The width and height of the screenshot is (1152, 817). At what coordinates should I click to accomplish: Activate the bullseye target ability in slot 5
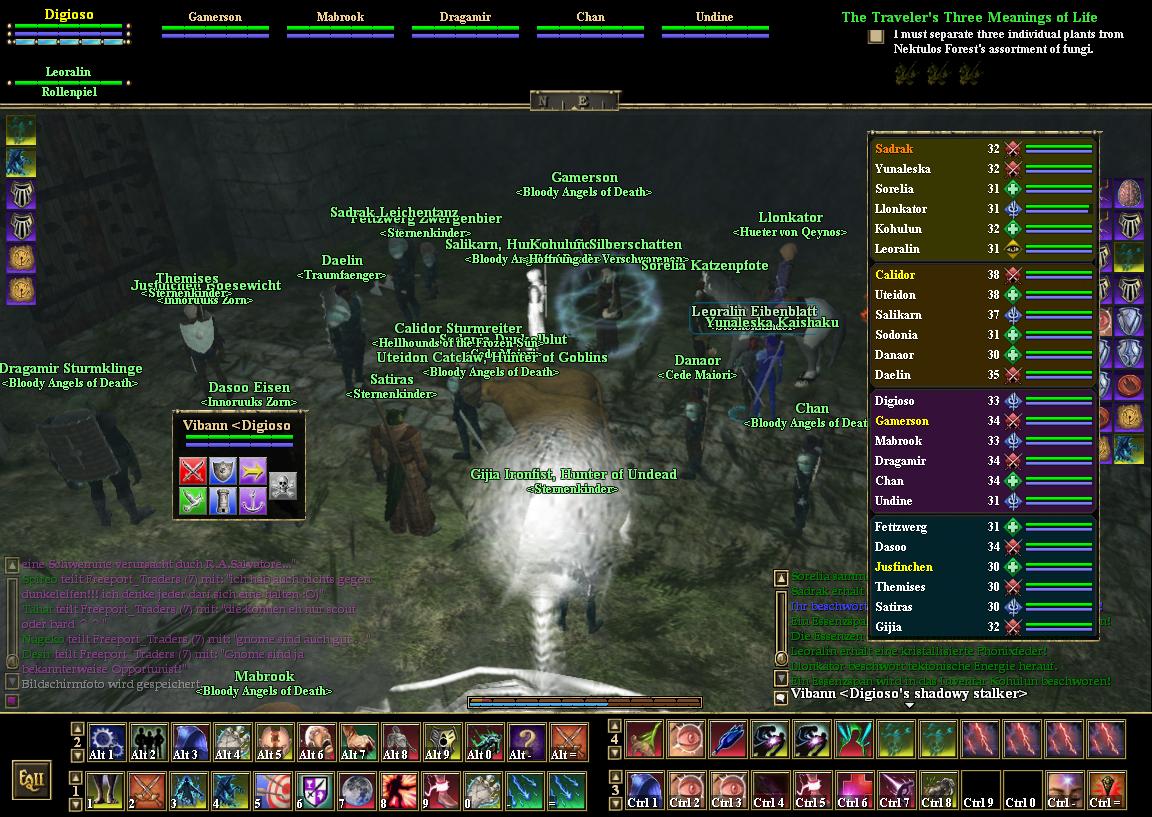tap(275, 791)
